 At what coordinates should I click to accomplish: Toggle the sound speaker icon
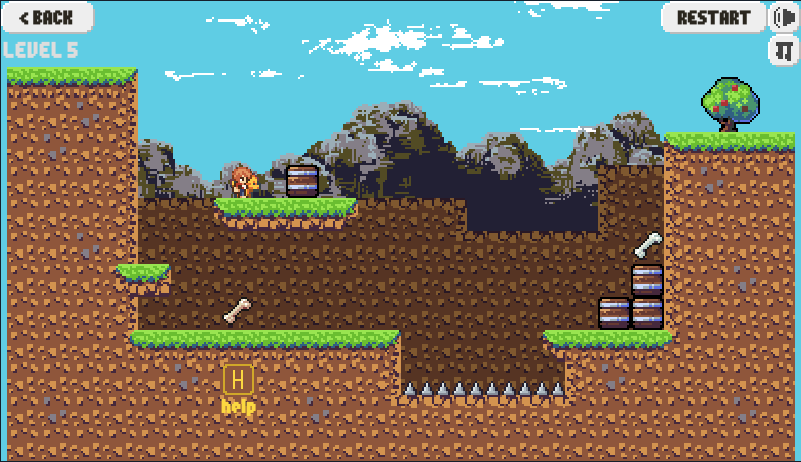[783, 17]
